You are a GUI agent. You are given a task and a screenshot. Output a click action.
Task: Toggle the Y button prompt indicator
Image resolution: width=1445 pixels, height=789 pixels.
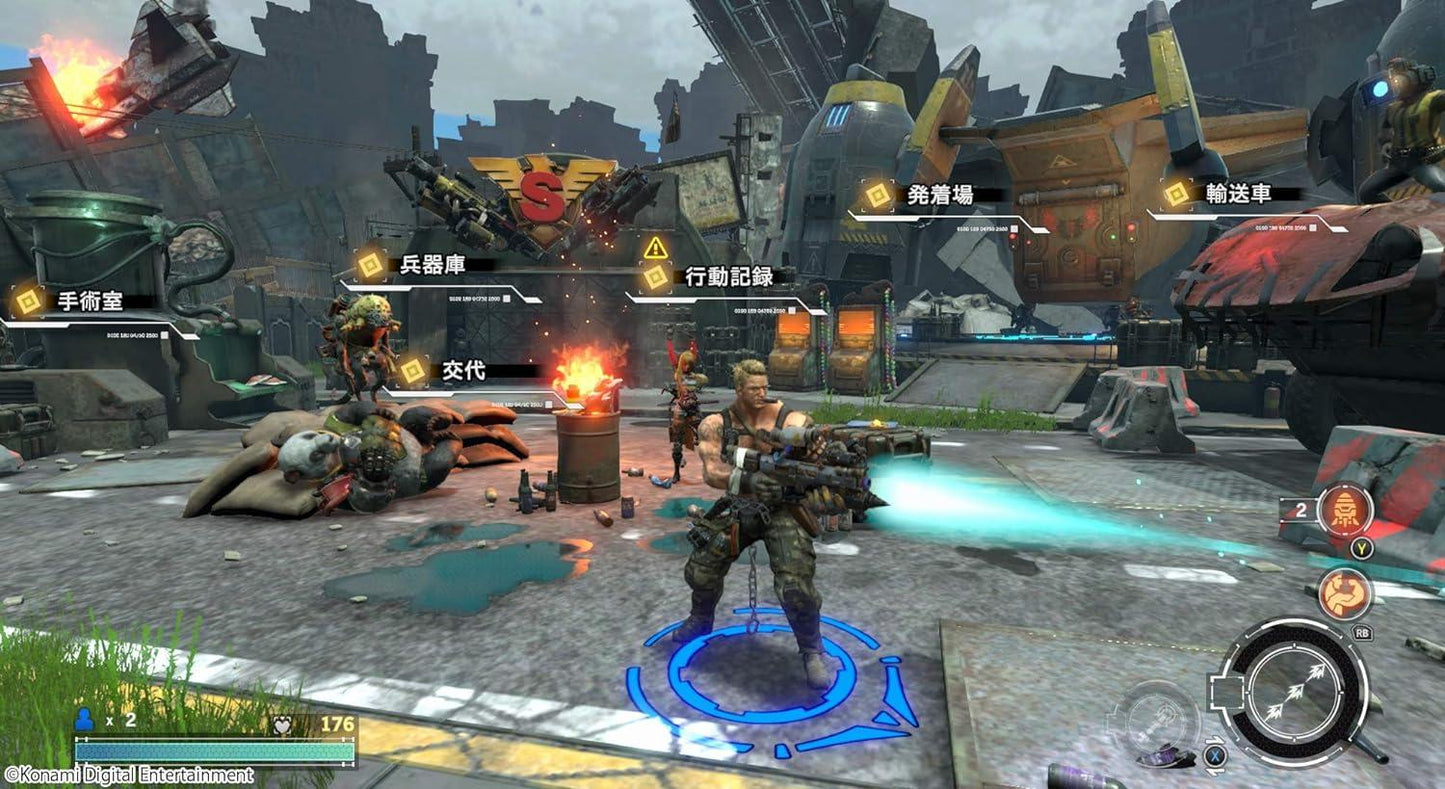[1361, 549]
